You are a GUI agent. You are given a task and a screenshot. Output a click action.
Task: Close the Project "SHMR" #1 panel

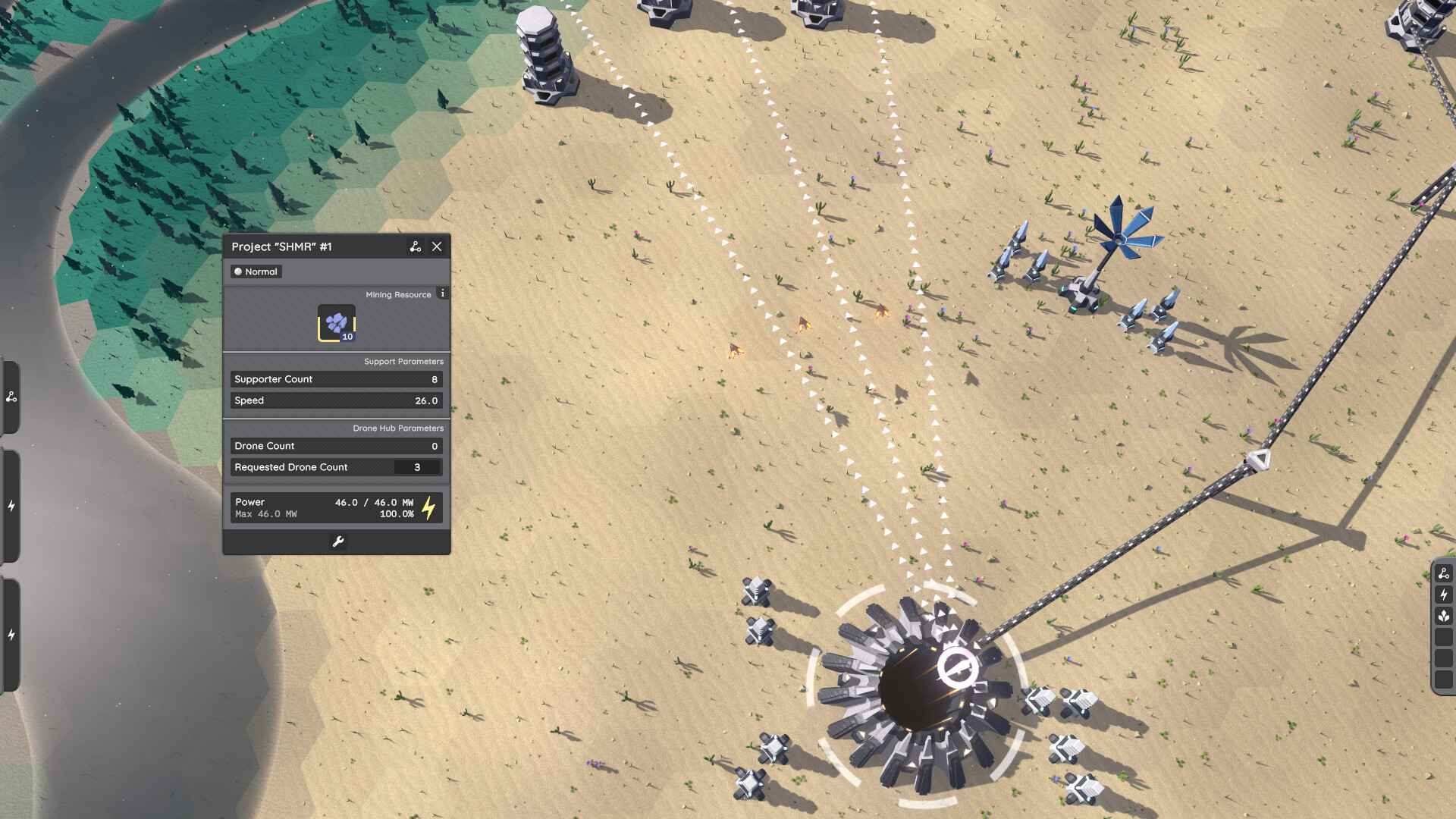pos(437,246)
